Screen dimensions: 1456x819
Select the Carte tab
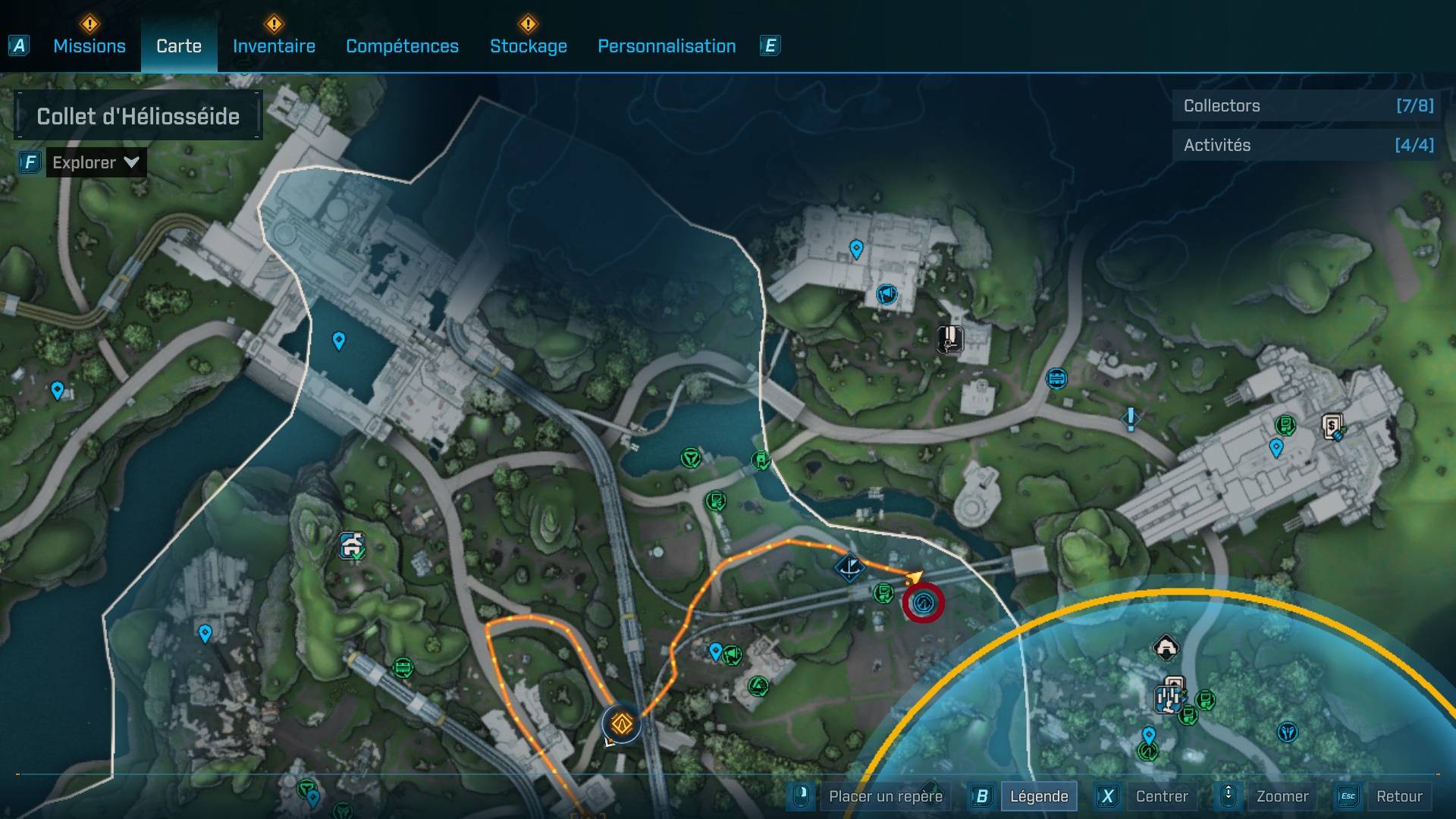click(x=179, y=46)
